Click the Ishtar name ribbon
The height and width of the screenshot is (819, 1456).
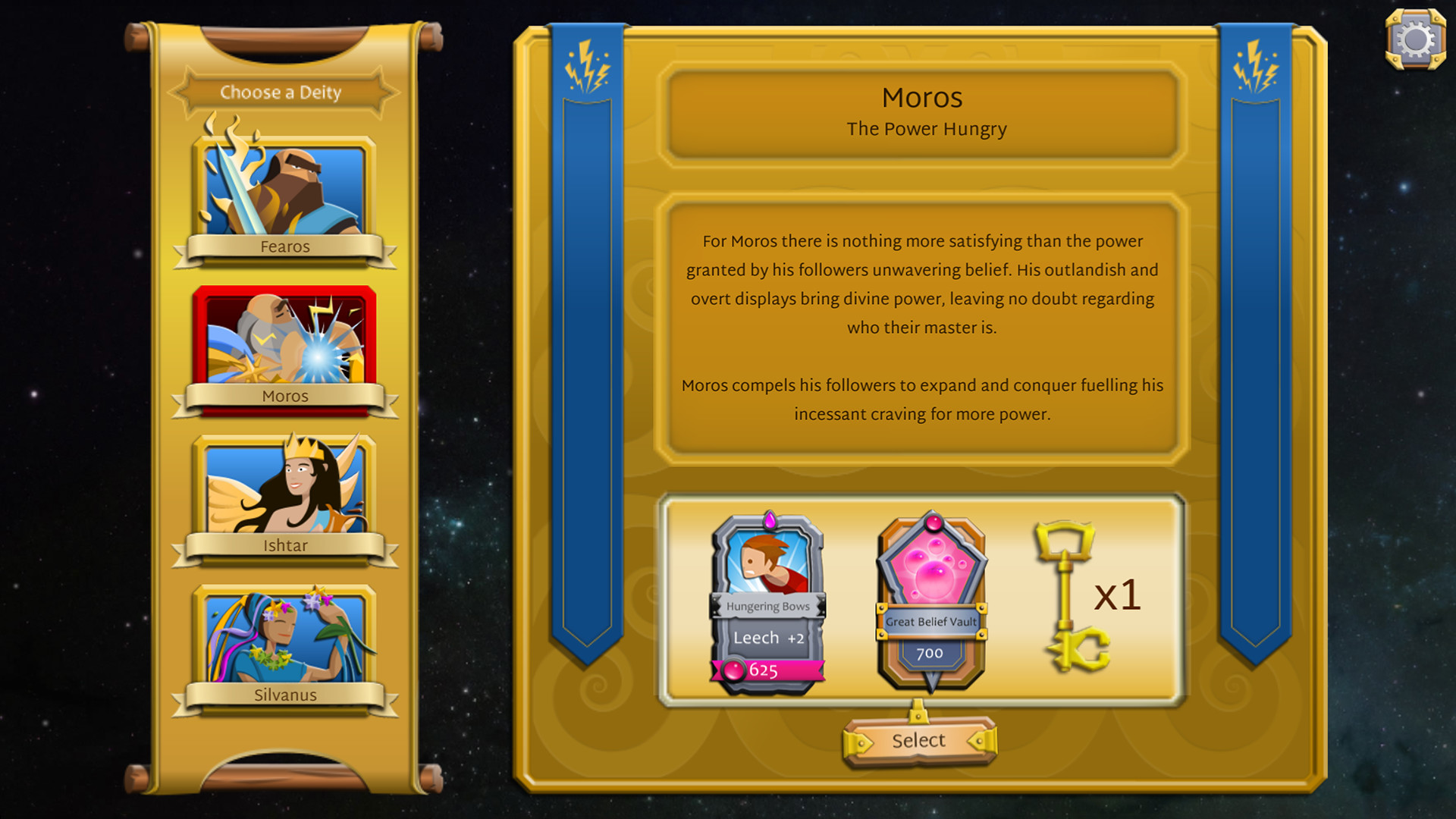tap(284, 545)
